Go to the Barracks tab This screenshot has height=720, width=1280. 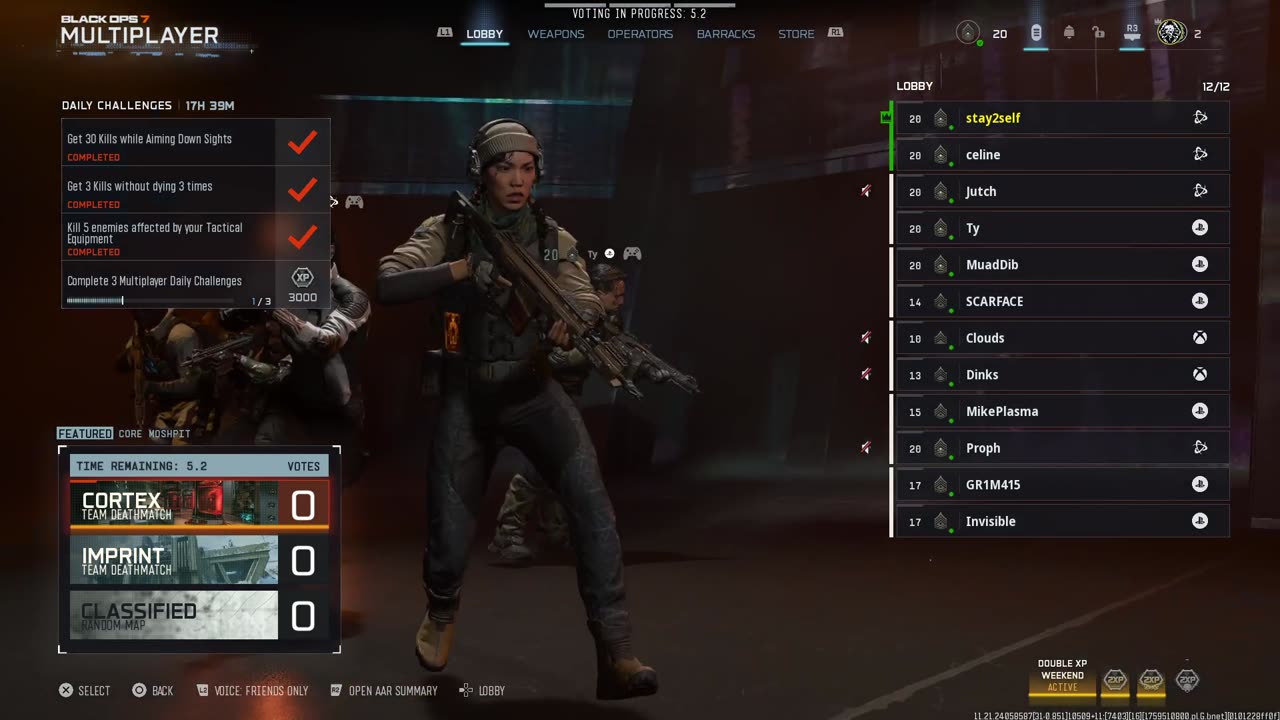tap(726, 34)
